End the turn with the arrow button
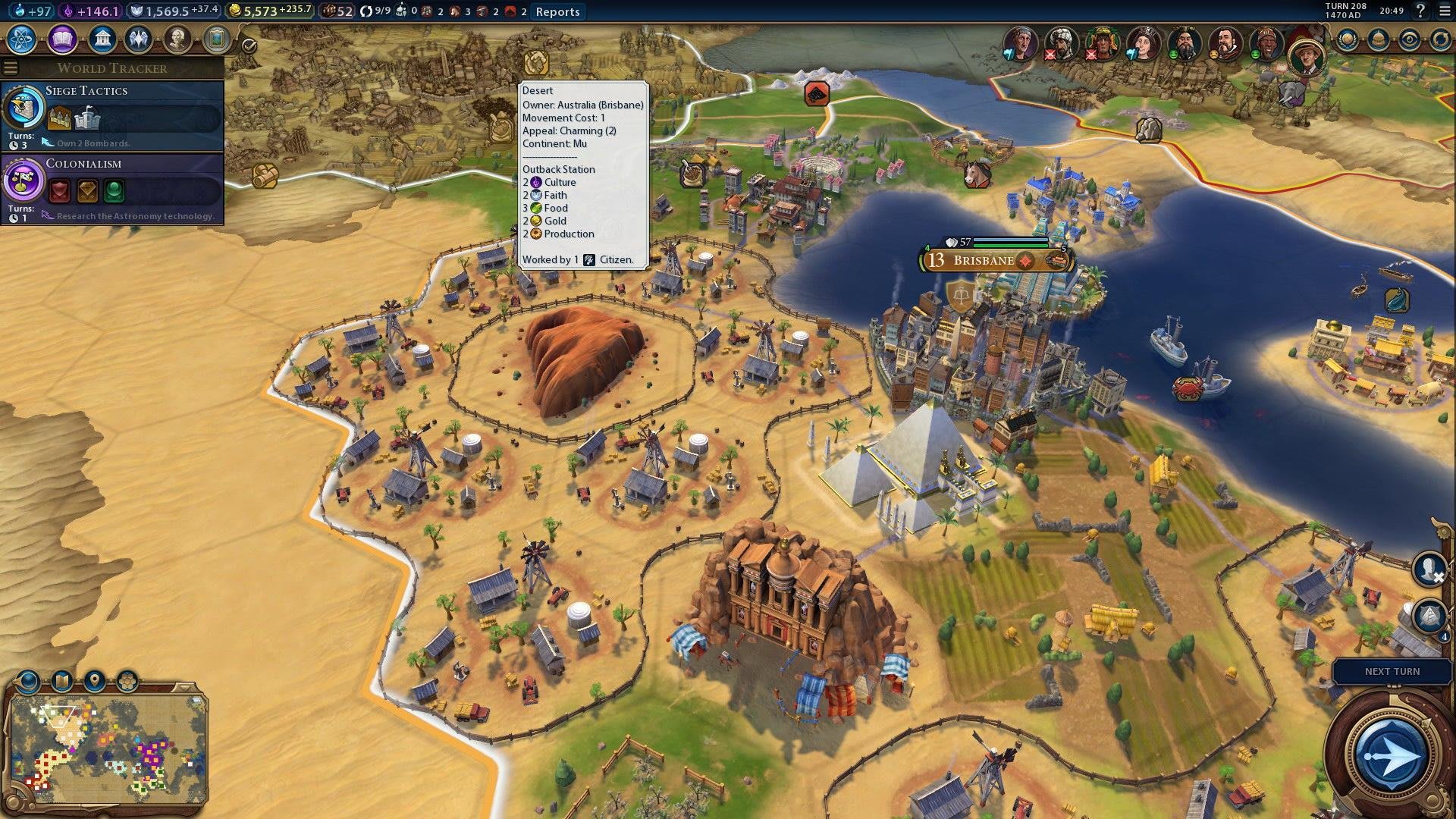This screenshot has height=819, width=1456. pos(1391,755)
